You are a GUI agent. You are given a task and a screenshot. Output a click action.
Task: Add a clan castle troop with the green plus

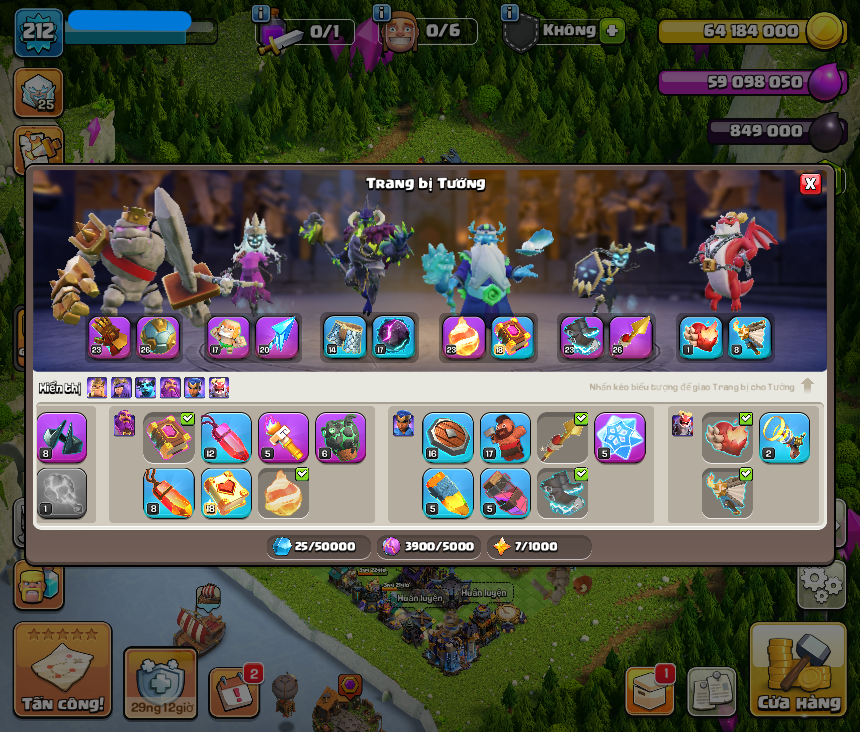coord(613,31)
